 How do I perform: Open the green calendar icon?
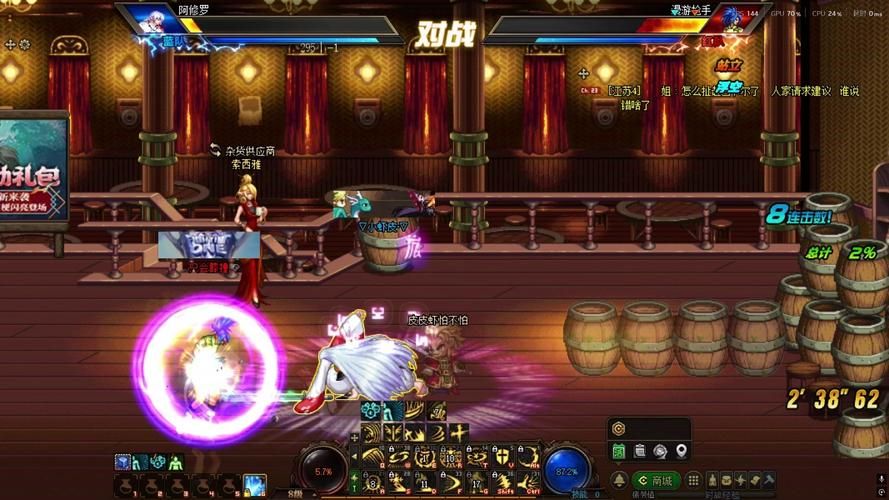pyautogui.click(x=619, y=451)
